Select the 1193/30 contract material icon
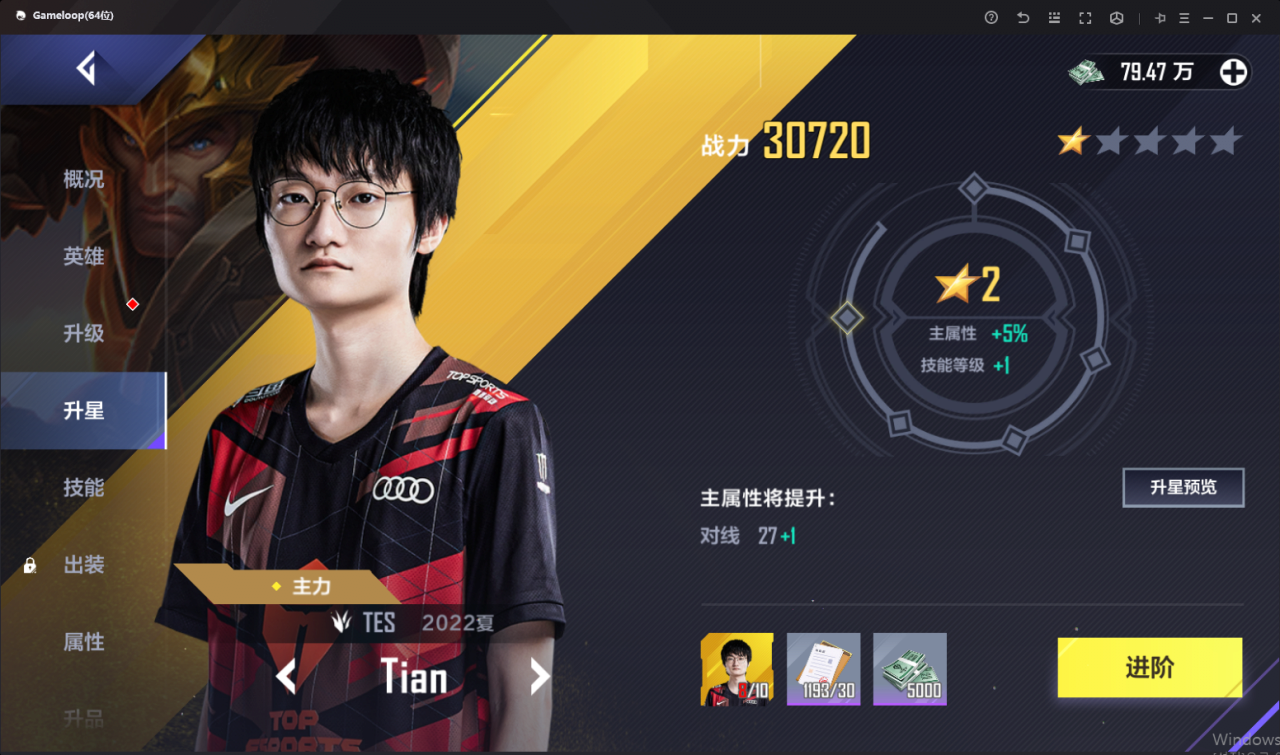1280x755 pixels. click(x=823, y=668)
